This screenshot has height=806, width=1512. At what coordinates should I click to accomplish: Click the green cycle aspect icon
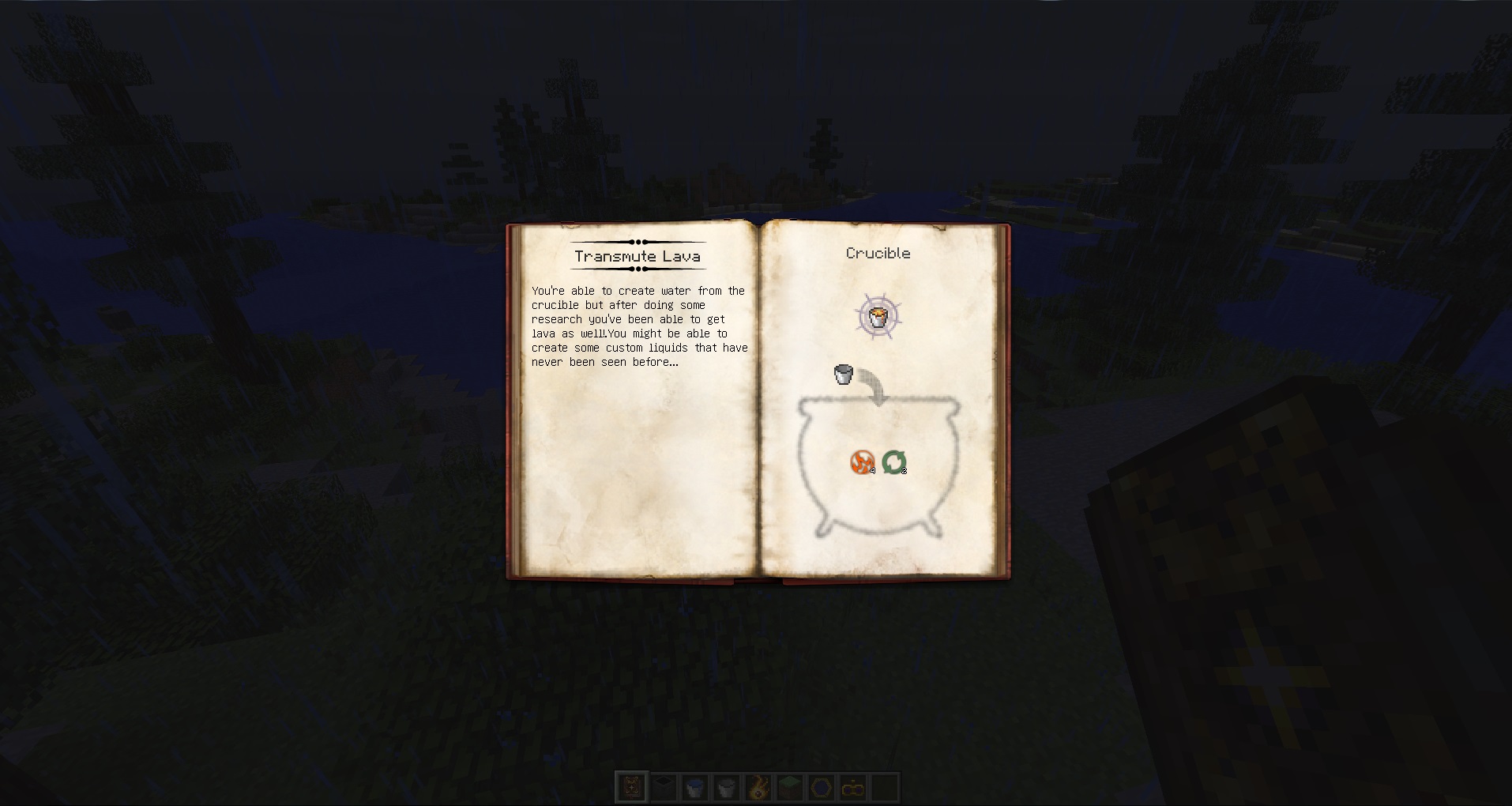[x=895, y=461]
